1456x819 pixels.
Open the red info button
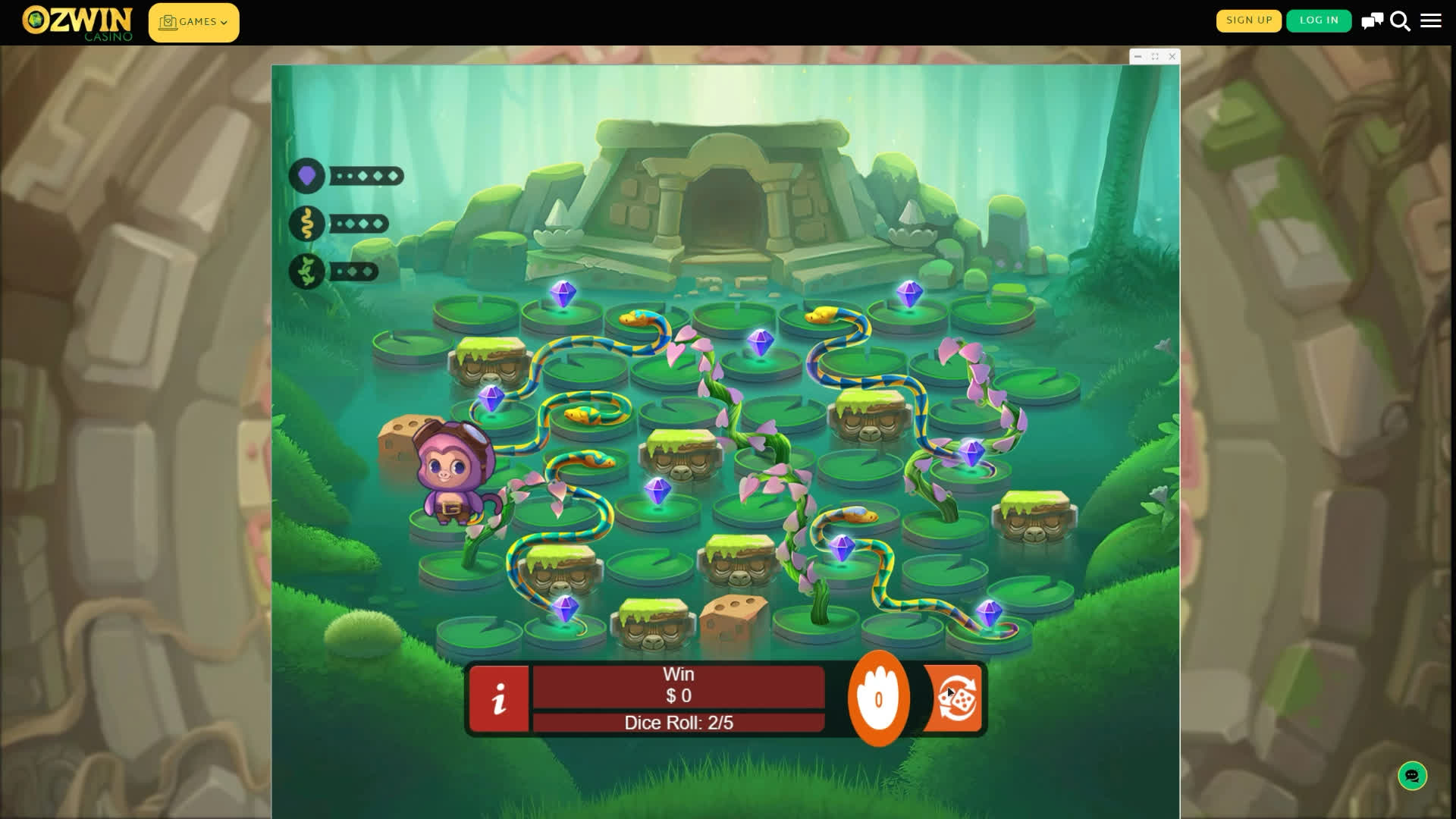coord(499,698)
